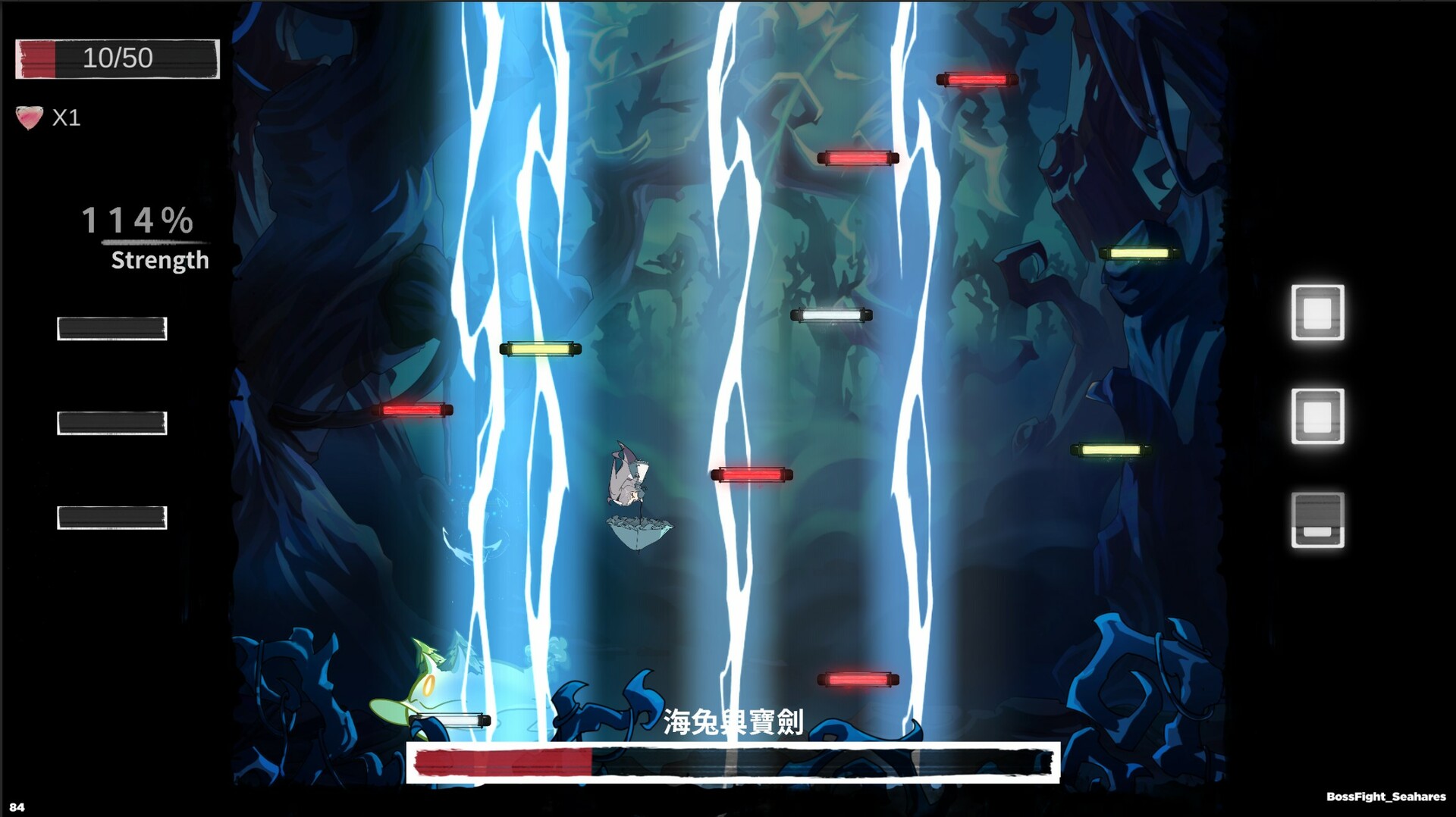Click the red platform beside the player
The height and width of the screenshot is (817, 1456).
point(752,473)
